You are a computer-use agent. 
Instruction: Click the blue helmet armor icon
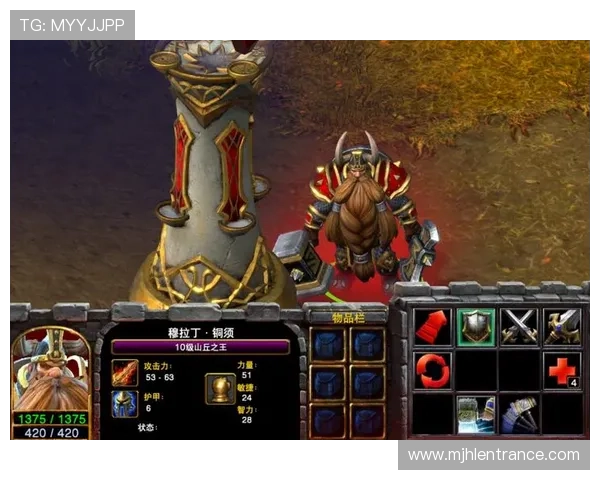[x=126, y=403]
